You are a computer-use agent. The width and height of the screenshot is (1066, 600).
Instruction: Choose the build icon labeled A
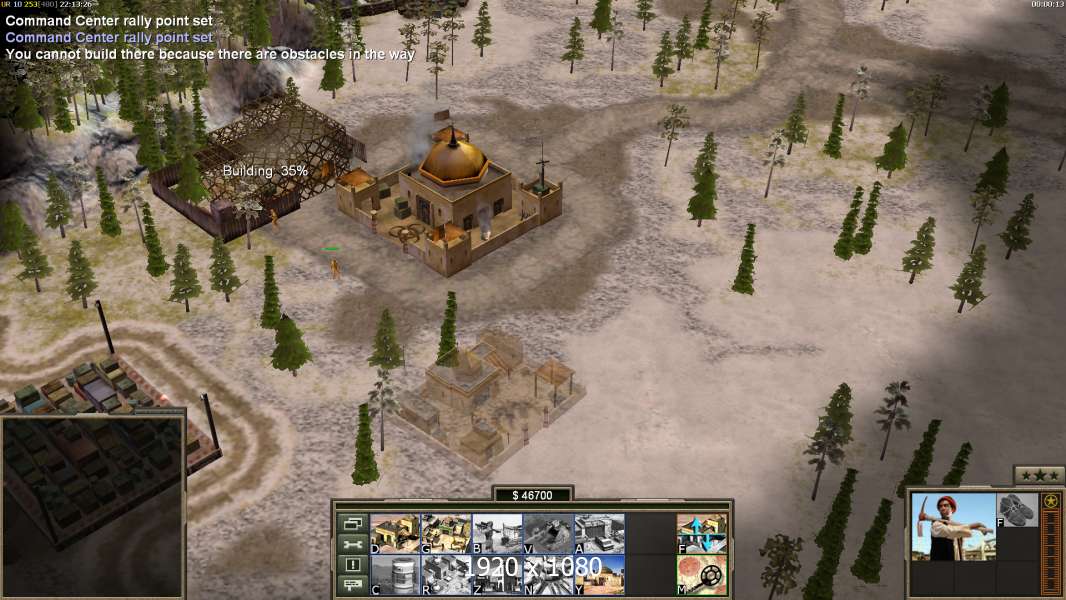[599, 533]
